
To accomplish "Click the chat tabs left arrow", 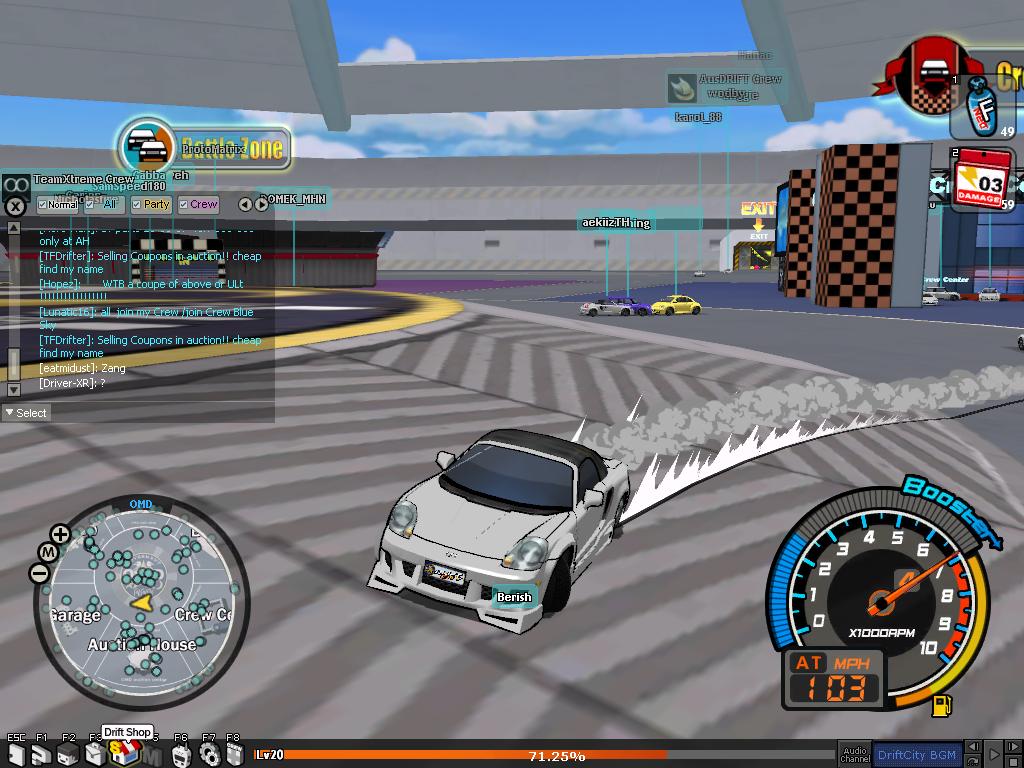I will [246, 204].
